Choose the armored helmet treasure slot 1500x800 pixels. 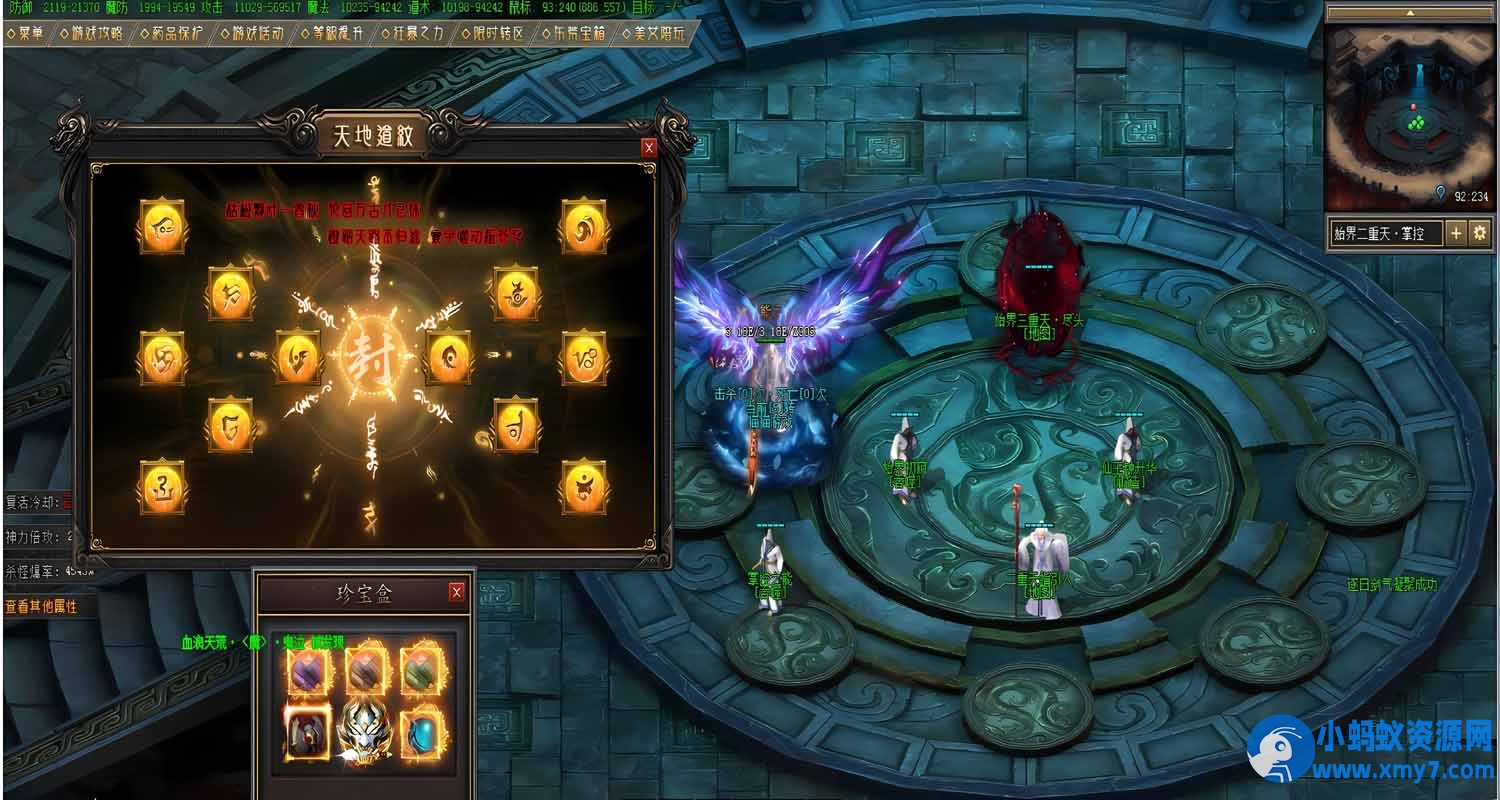308,733
